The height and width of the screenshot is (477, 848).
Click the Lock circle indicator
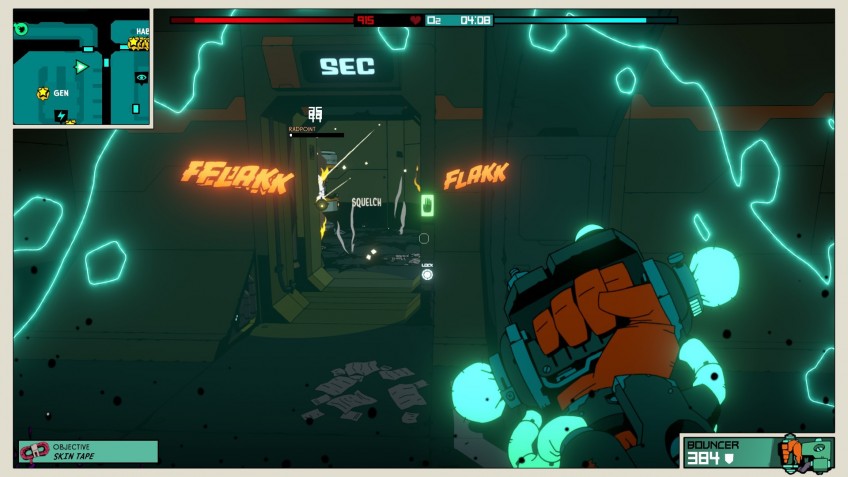(x=427, y=274)
